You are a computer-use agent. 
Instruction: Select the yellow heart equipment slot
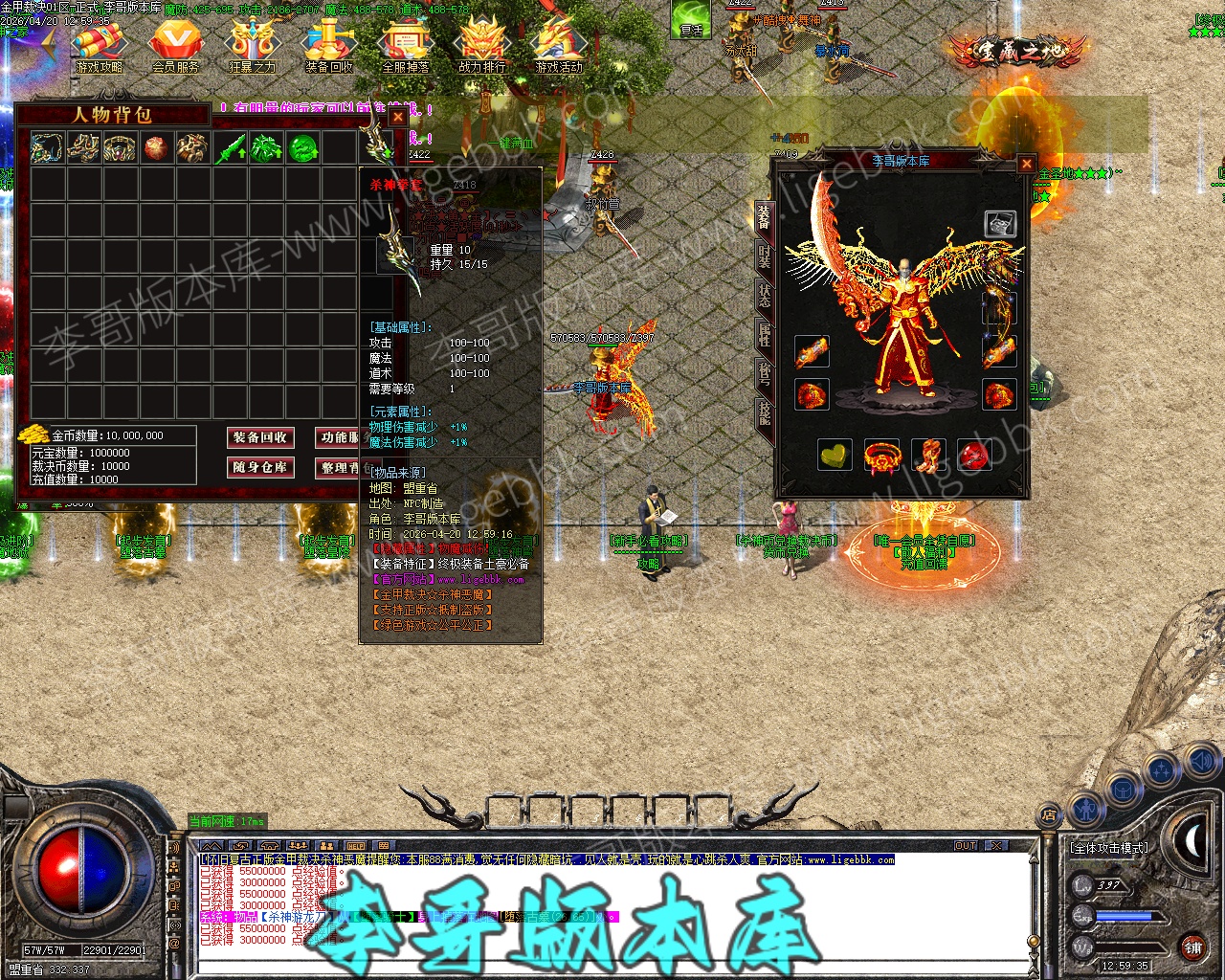pos(835,456)
